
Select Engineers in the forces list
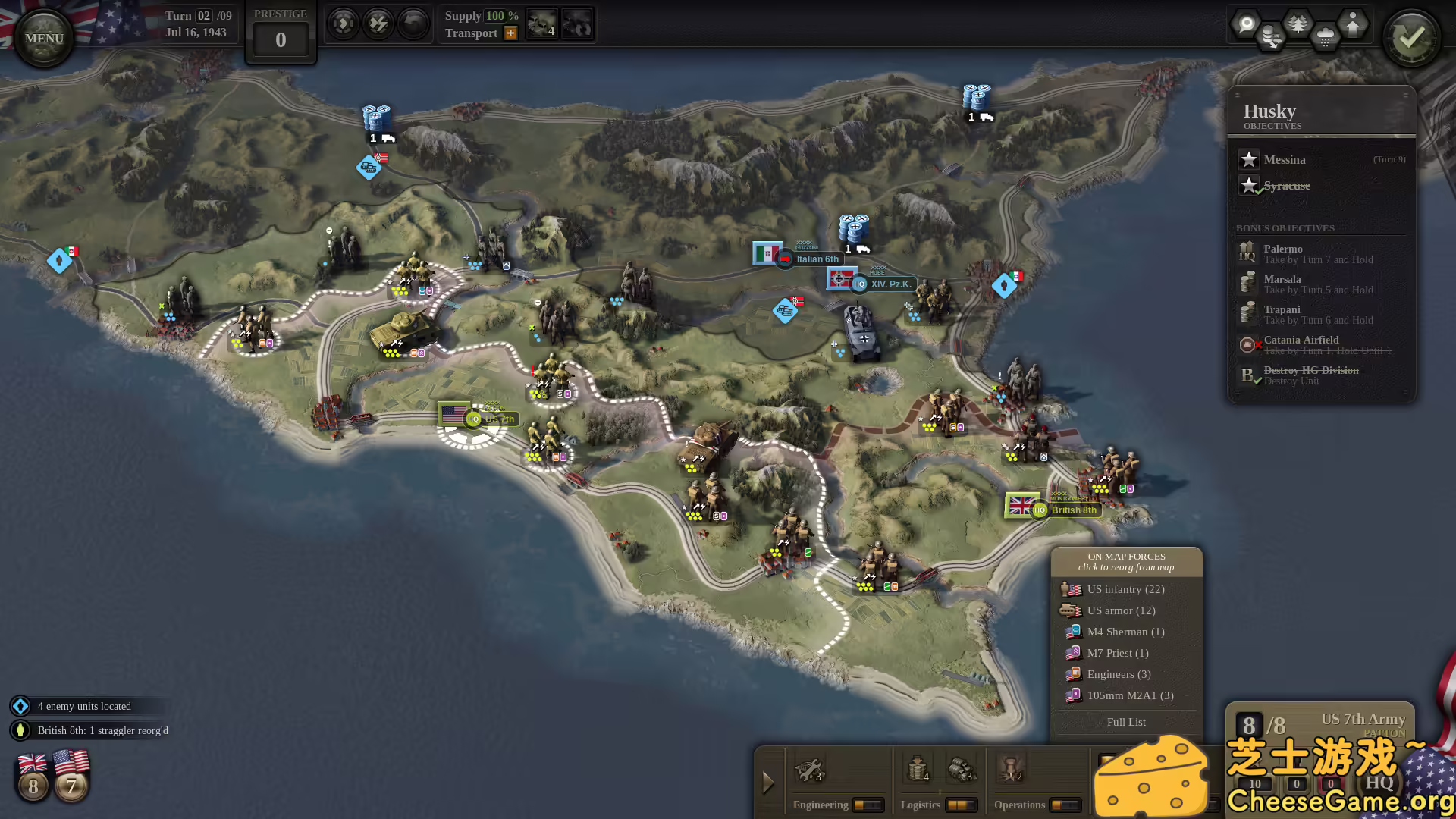click(x=1119, y=674)
